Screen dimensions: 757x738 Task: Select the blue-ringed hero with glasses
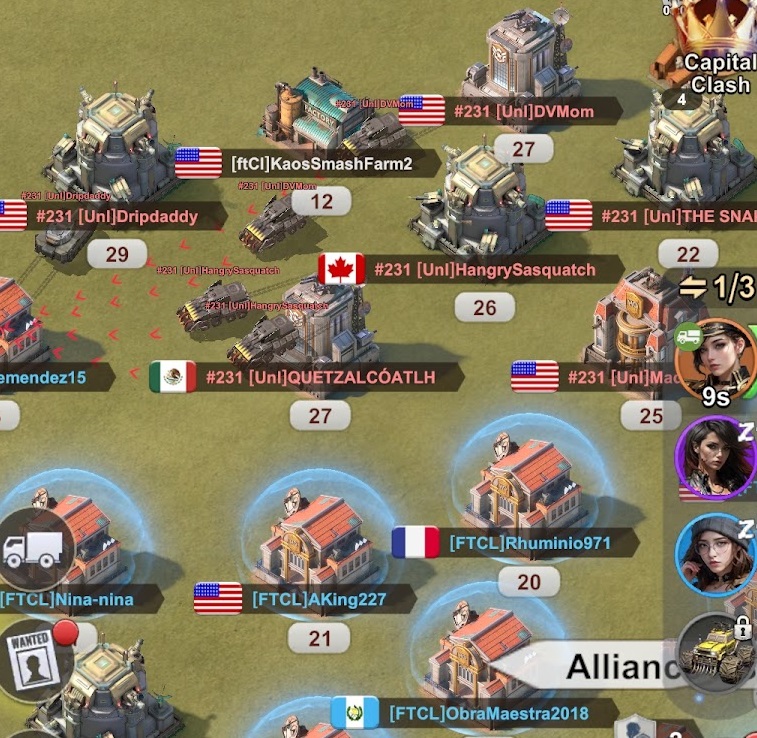point(716,556)
